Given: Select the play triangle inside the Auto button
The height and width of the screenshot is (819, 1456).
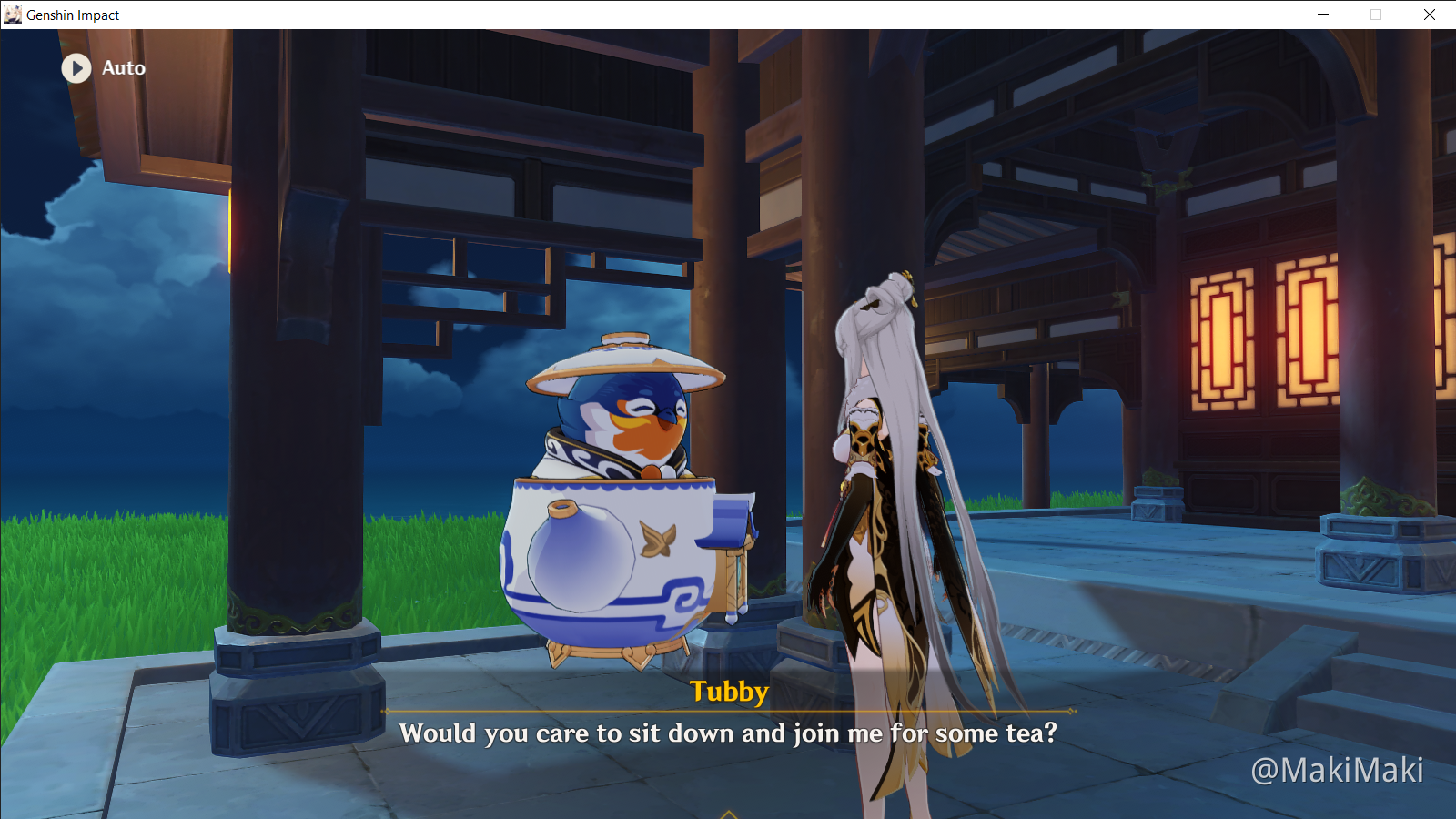Looking at the screenshot, I should tap(76, 68).
